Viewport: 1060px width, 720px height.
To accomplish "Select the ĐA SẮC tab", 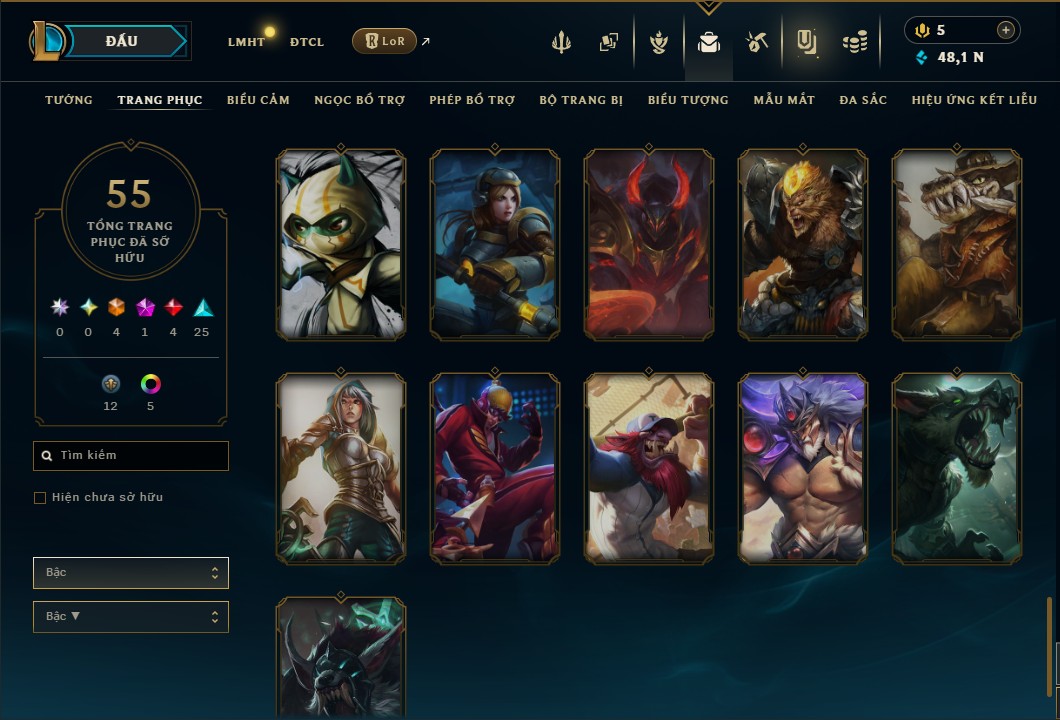I will [863, 100].
